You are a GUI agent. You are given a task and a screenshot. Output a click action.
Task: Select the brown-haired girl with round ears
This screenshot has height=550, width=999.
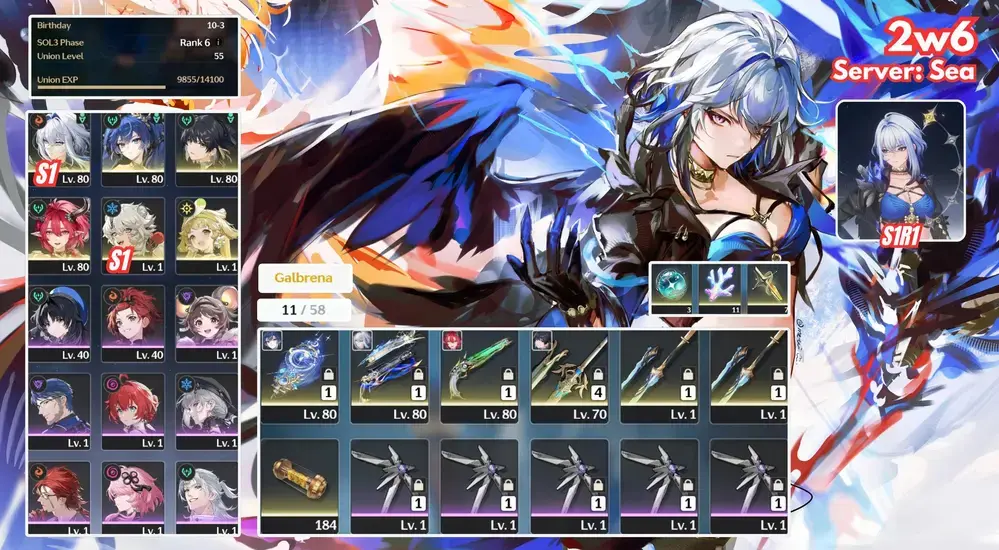[x=206, y=322]
